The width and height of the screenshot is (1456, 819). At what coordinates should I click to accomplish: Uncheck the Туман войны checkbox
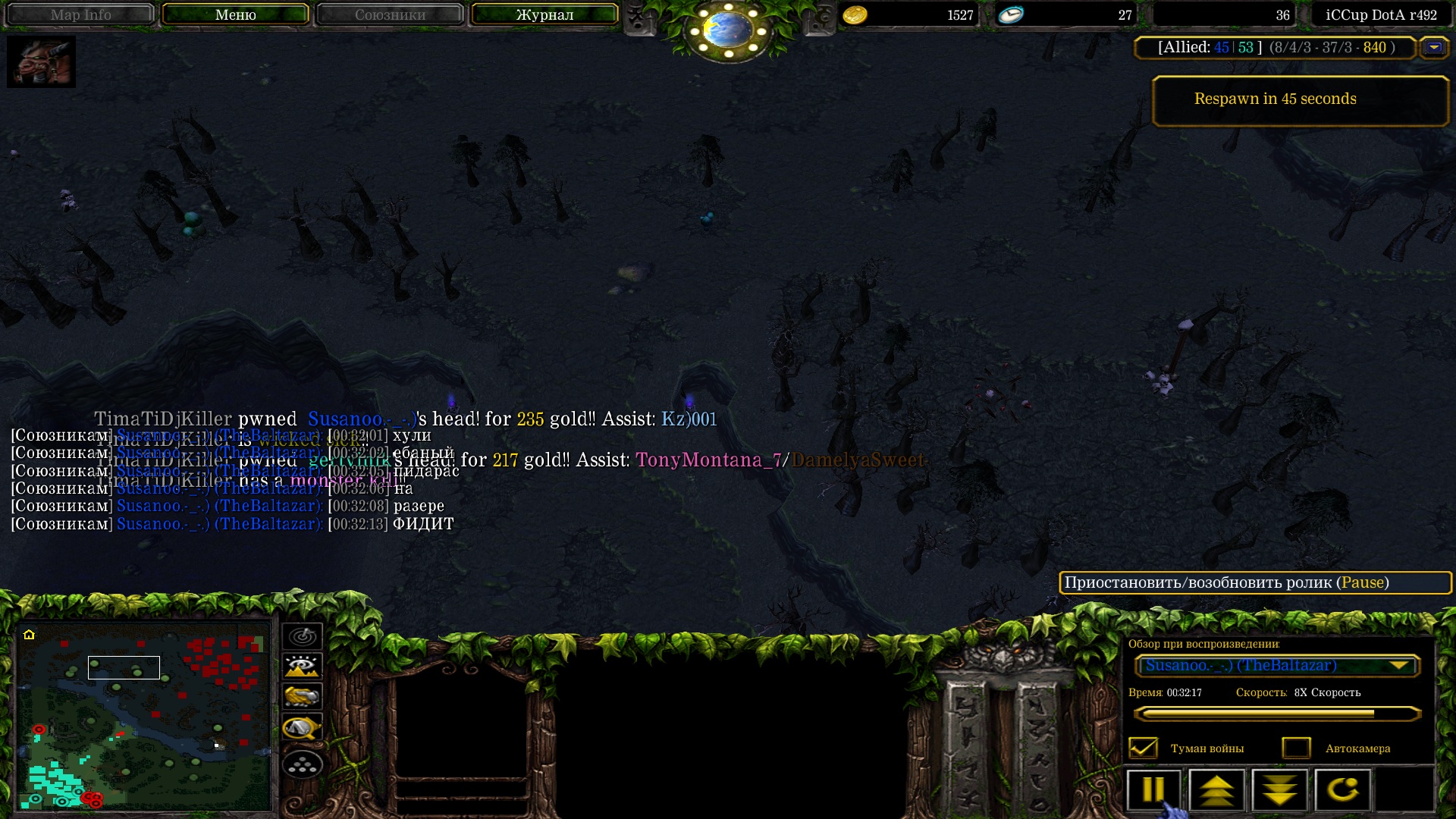[x=1143, y=748]
